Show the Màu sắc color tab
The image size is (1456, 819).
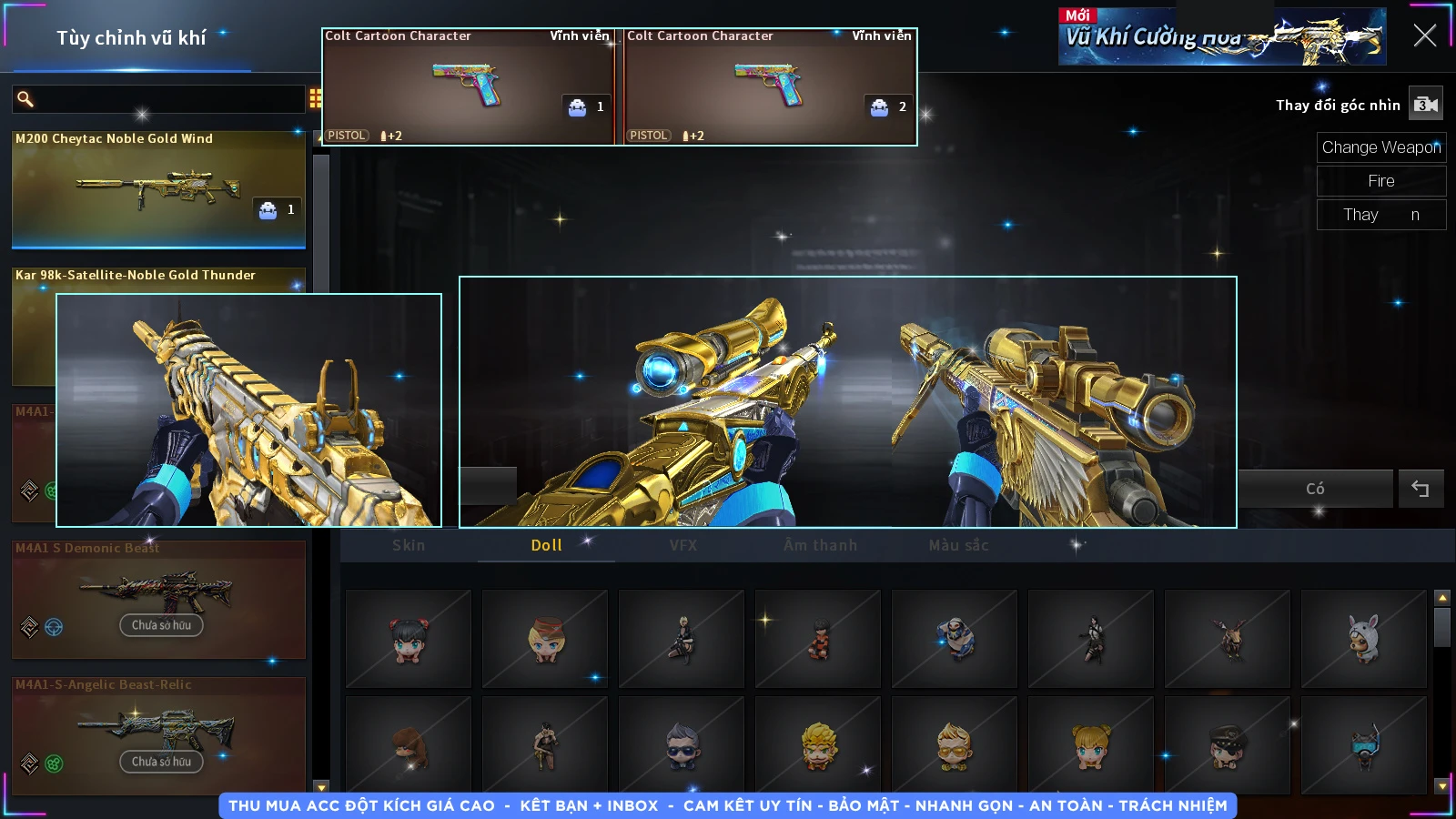click(x=958, y=545)
